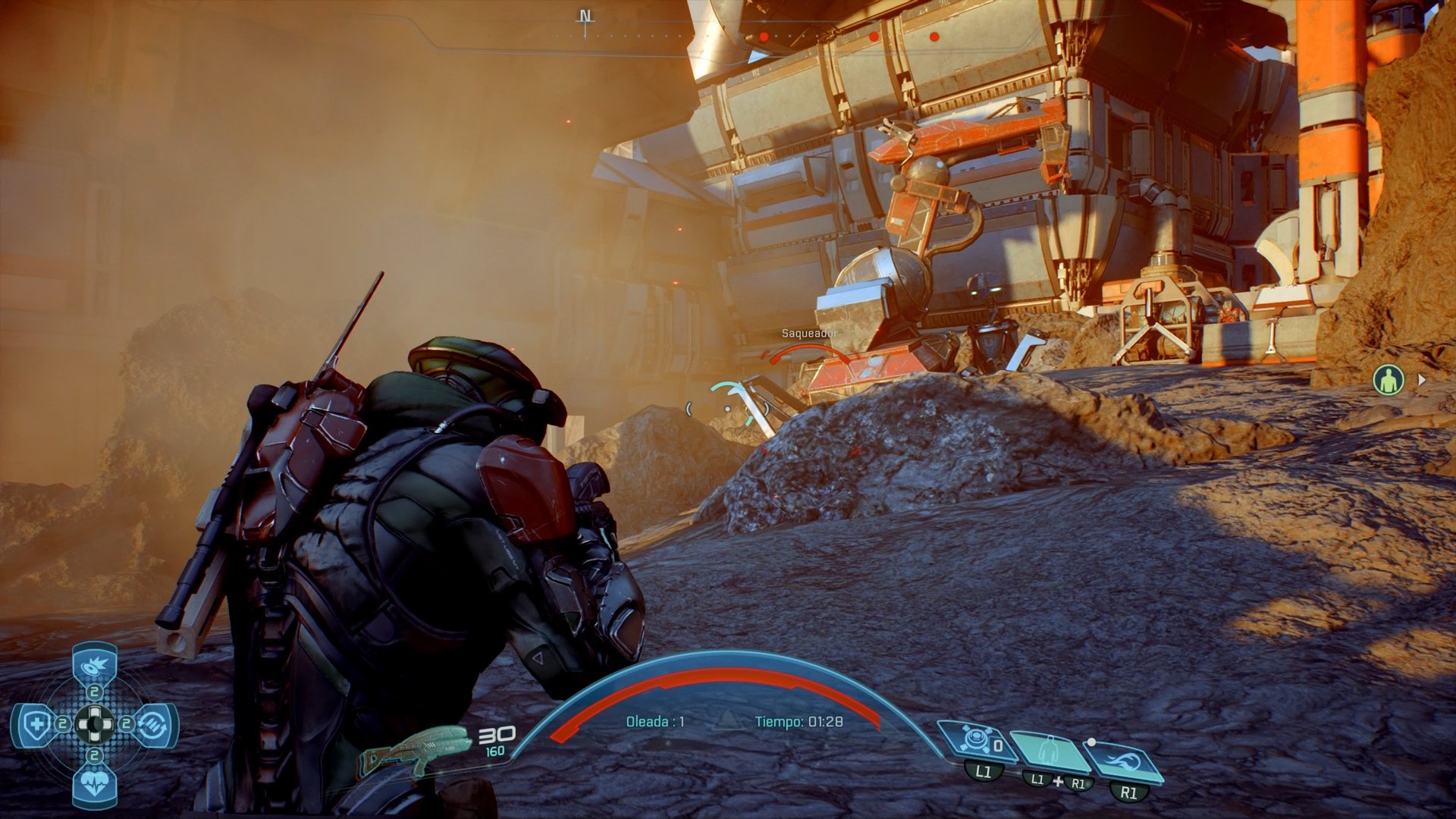Toggle the white notification dot on the power slot
The image size is (1456, 819).
[1092, 742]
